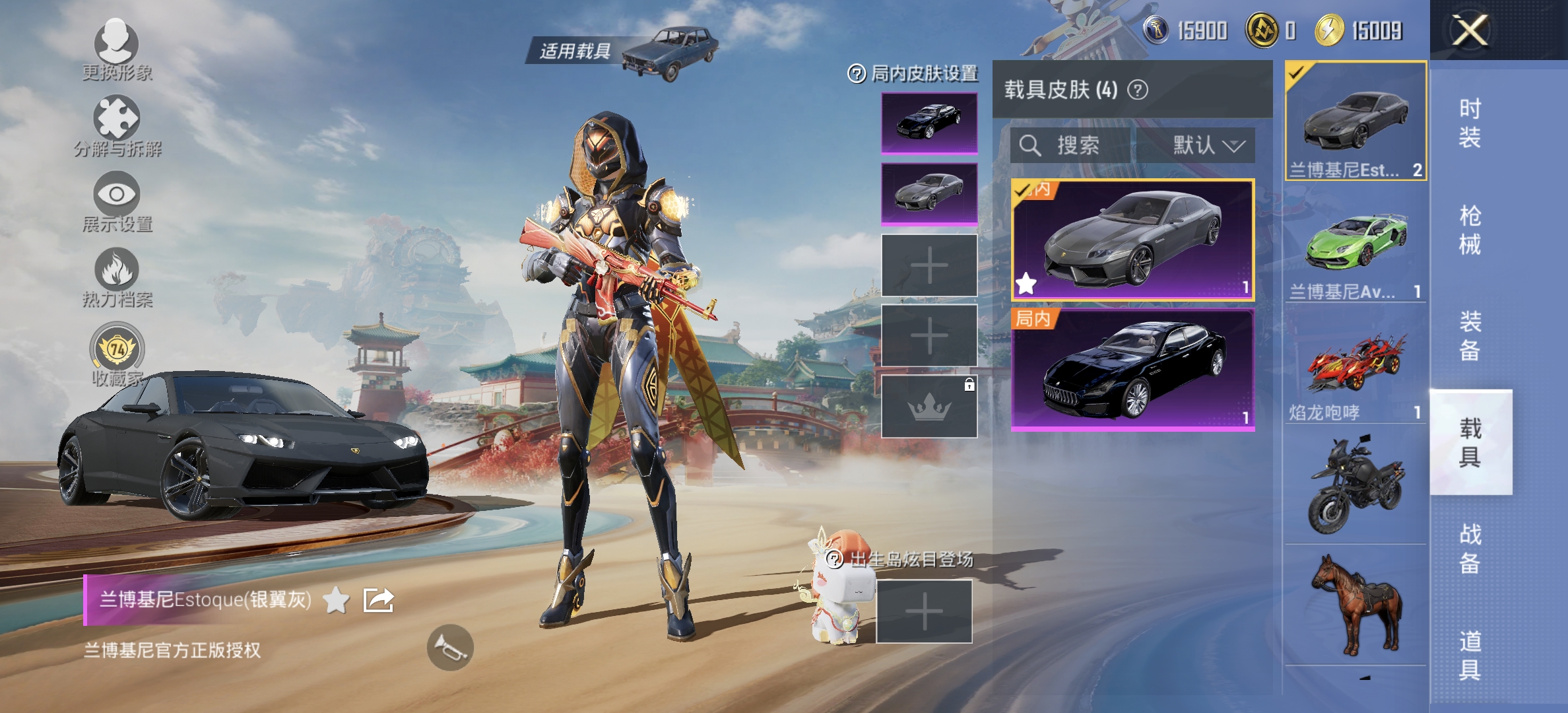The height and width of the screenshot is (713, 1568).
Task: Open the 默认 sort dropdown
Action: point(1208,145)
